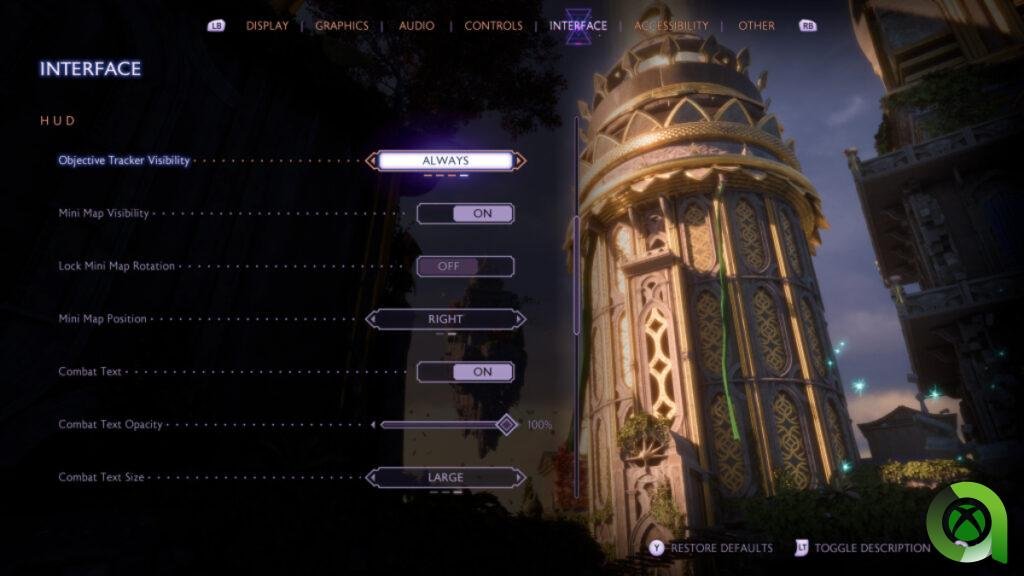Click the left arrow of Combat Text Size
Viewport: 1024px width, 576px height.
click(372, 478)
